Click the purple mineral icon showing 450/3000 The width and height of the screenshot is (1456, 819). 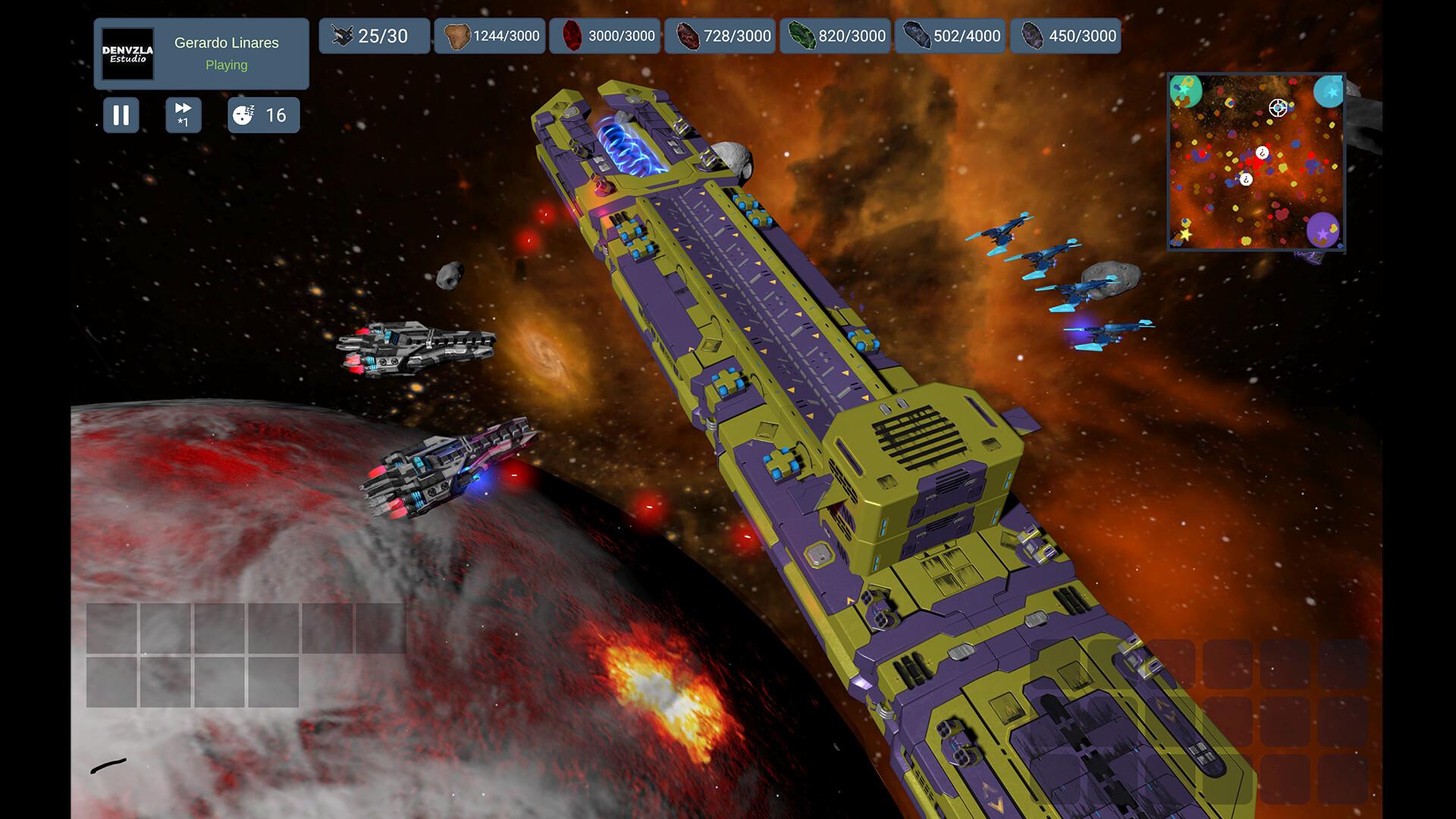coord(1033,35)
